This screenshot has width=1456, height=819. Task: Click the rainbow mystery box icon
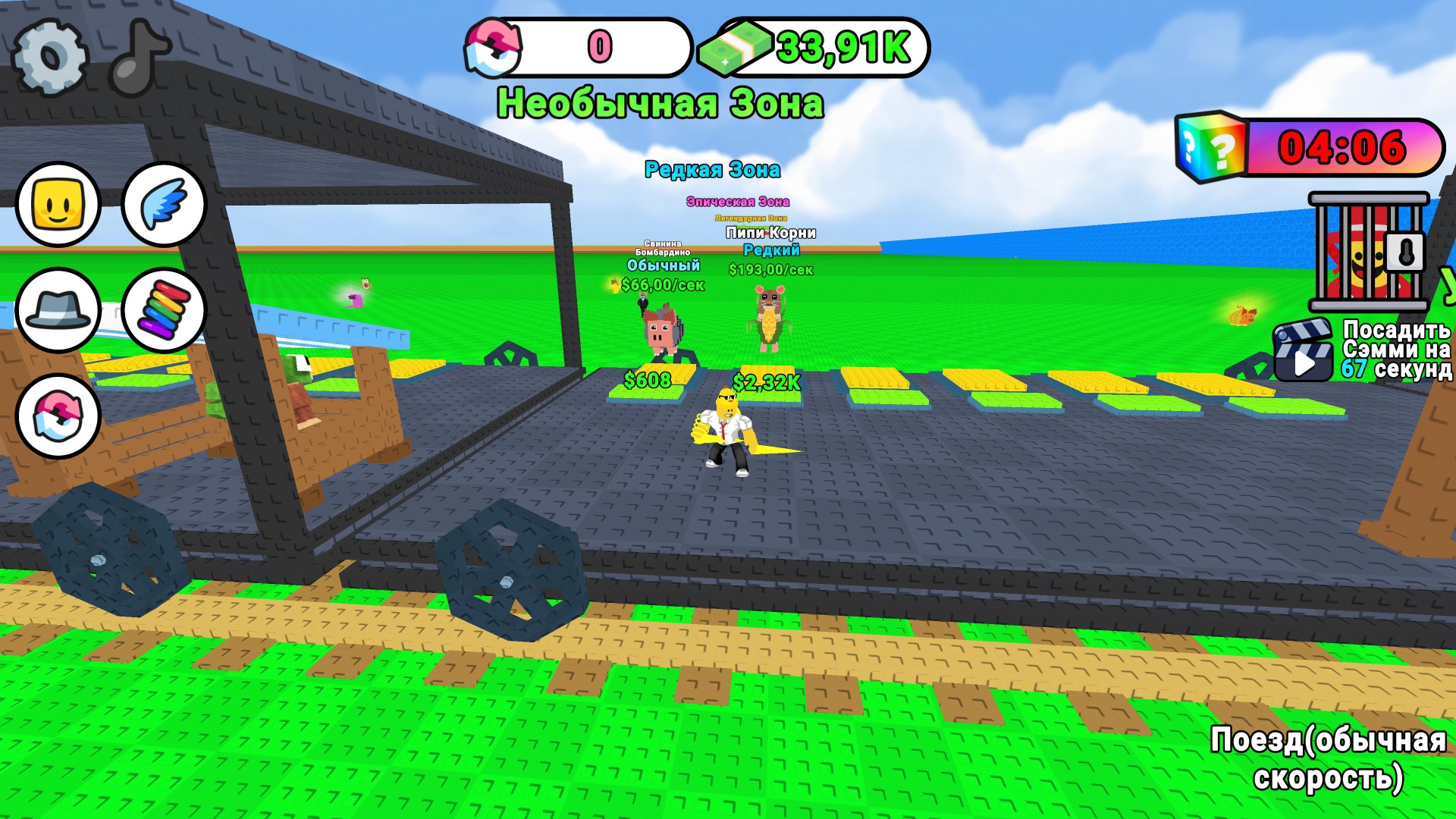point(1210,149)
